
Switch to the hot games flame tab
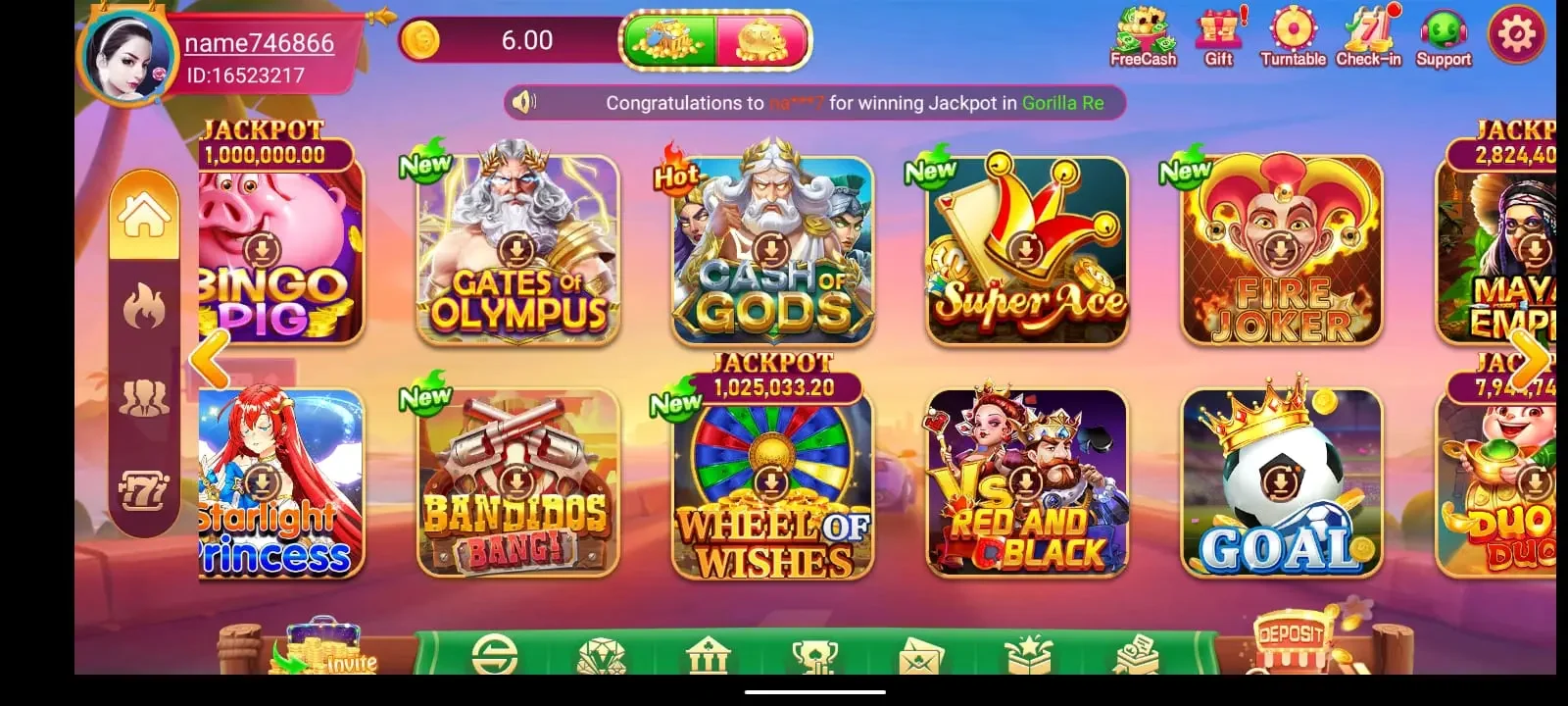pyautogui.click(x=144, y=308)
